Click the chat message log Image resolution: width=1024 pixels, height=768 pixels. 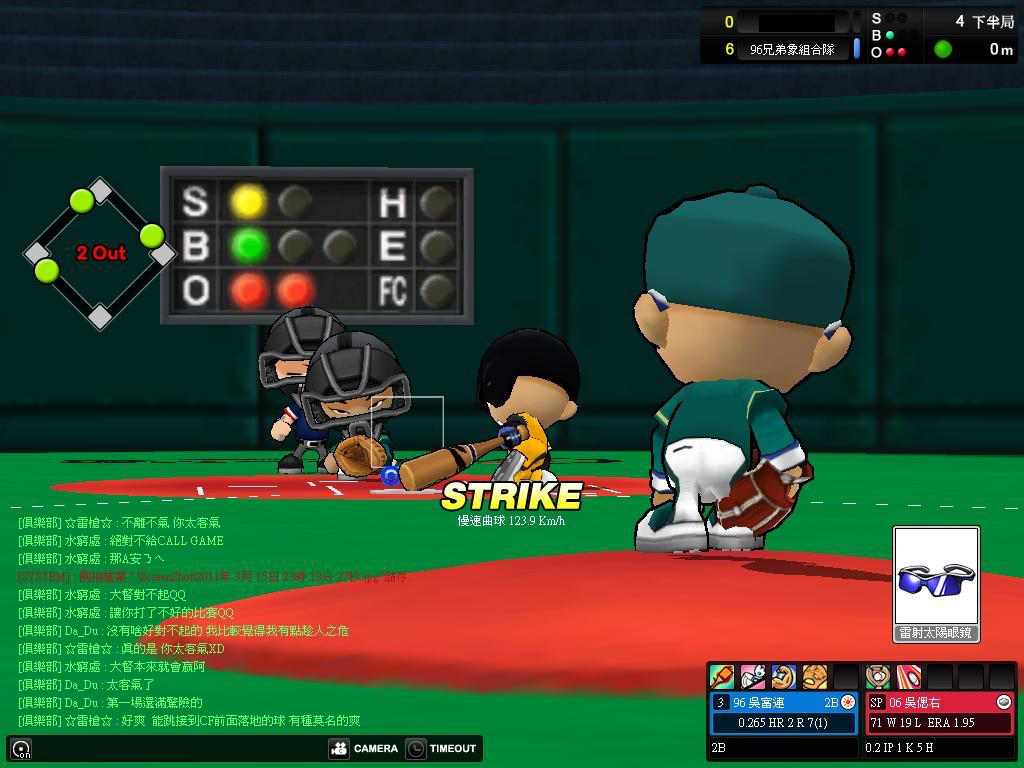pyautogui.click(x=200, y=621)
